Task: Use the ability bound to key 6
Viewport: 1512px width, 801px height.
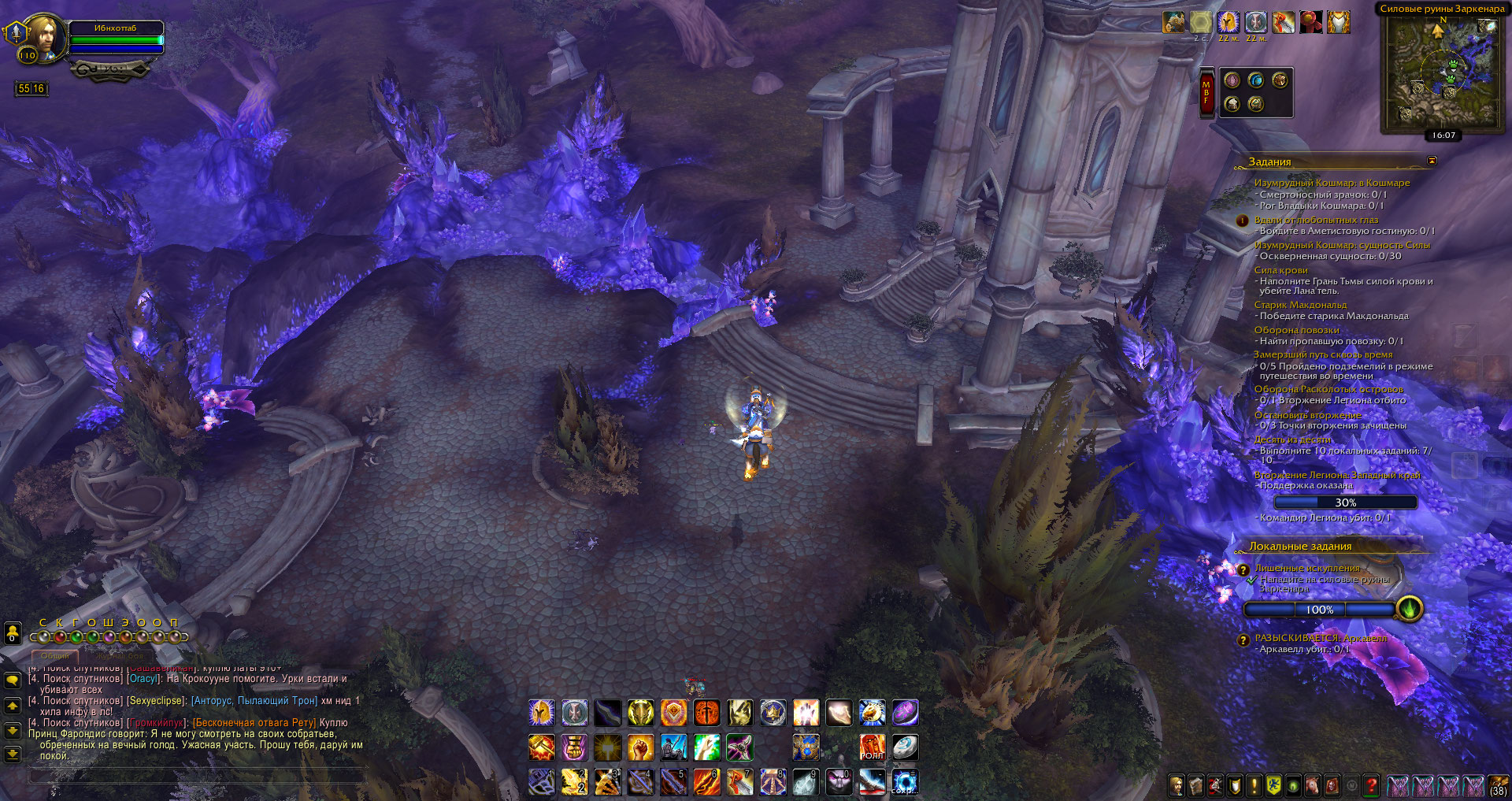Action: point(706,782)
